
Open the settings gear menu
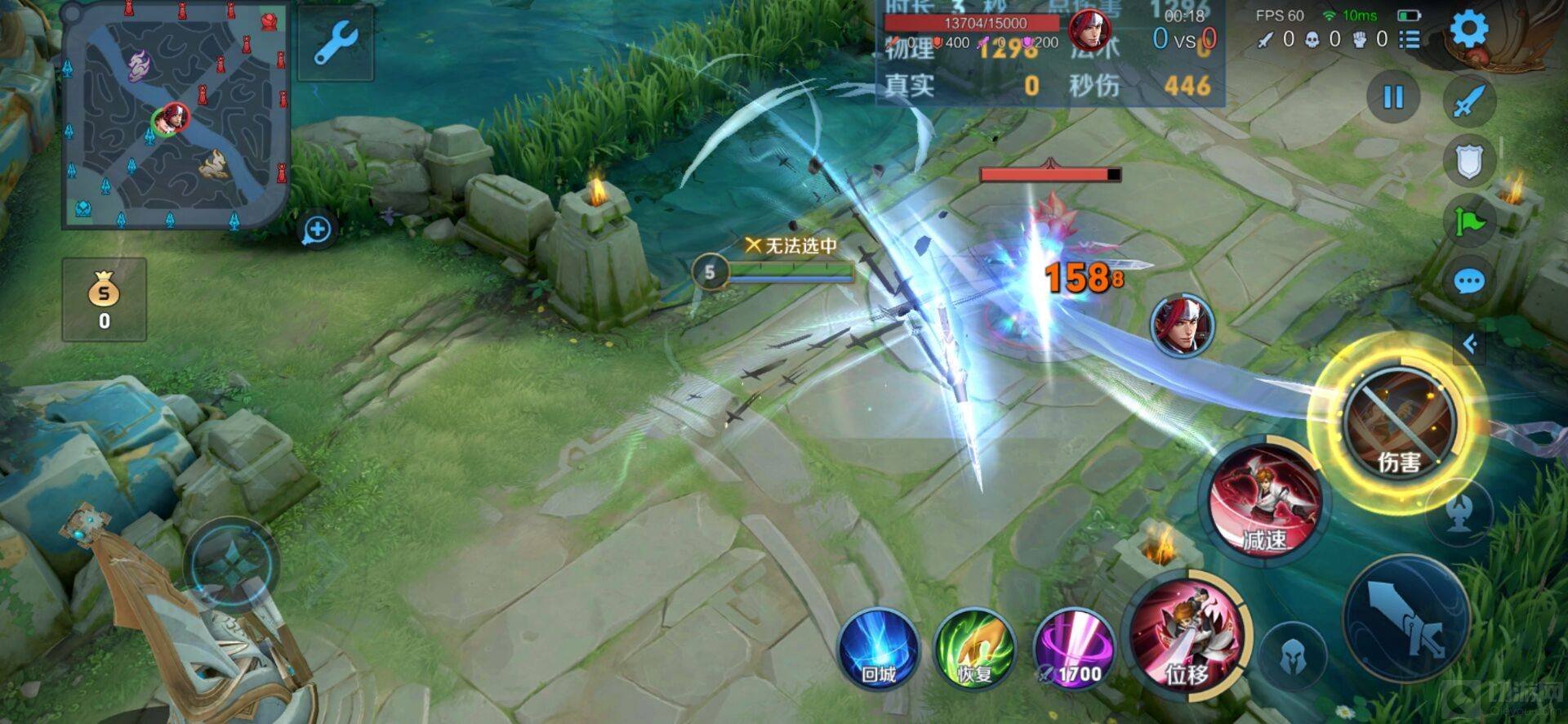[x=1468, y=29]
